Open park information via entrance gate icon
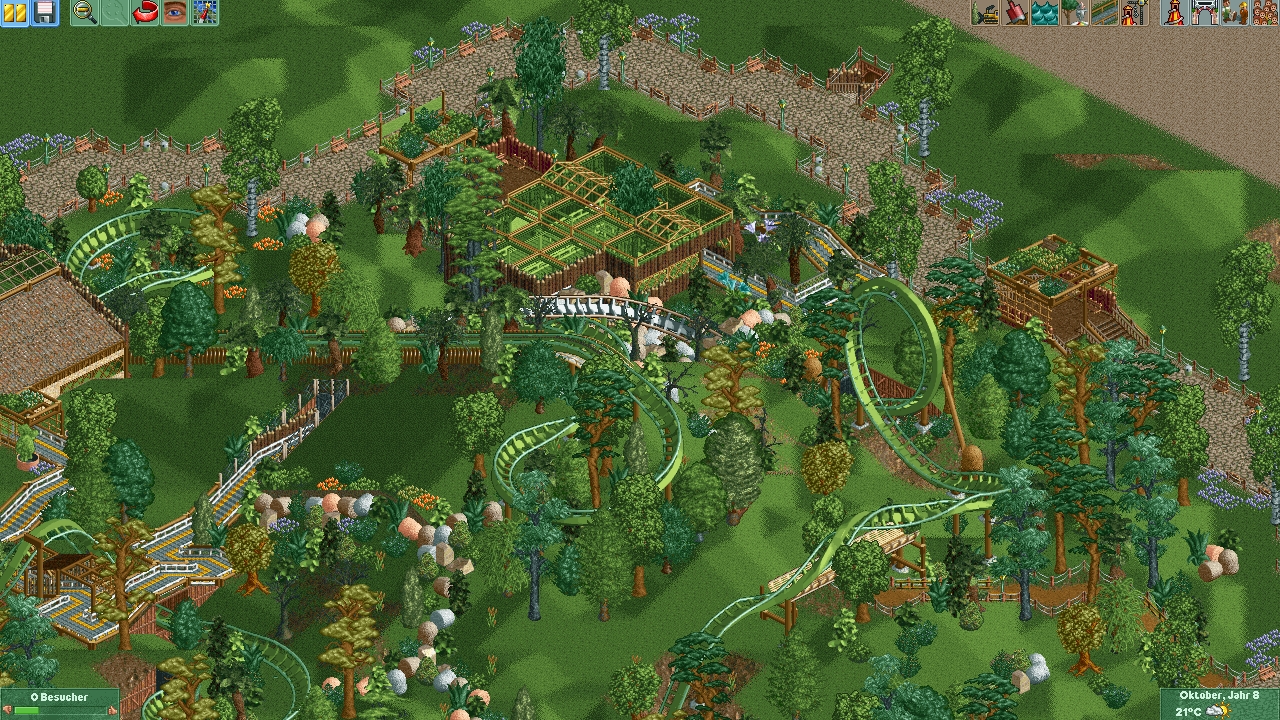1280x720 pixels. 1204,12
